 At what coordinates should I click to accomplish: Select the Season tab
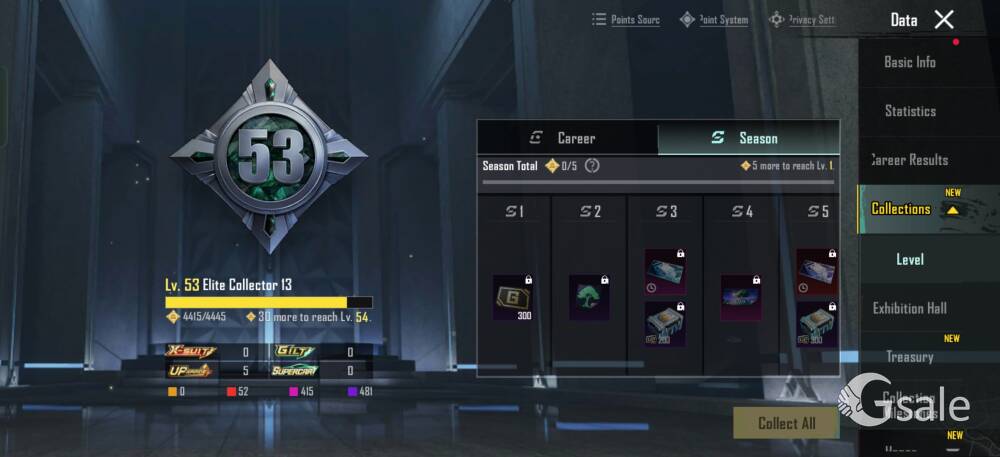pos(748,138)
